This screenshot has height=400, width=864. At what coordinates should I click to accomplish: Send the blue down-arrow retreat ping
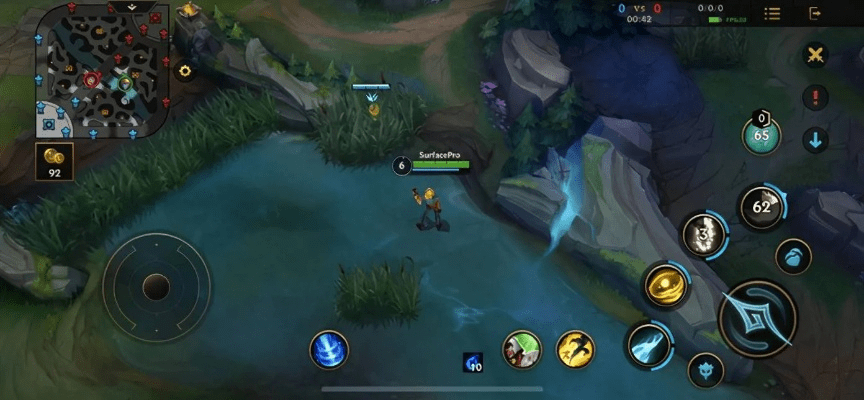coord(816,139)
